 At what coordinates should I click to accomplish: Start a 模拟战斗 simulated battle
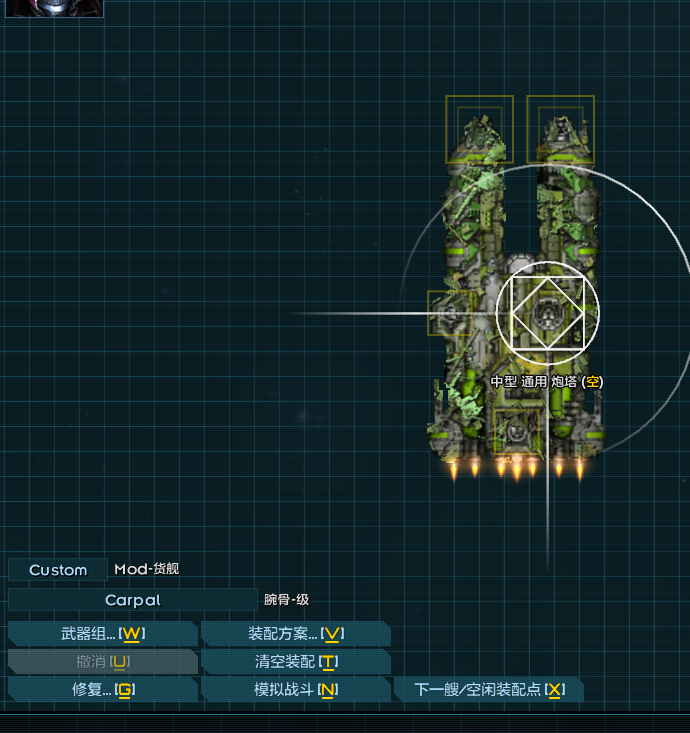pyautogui.click(x=296, y=690)
